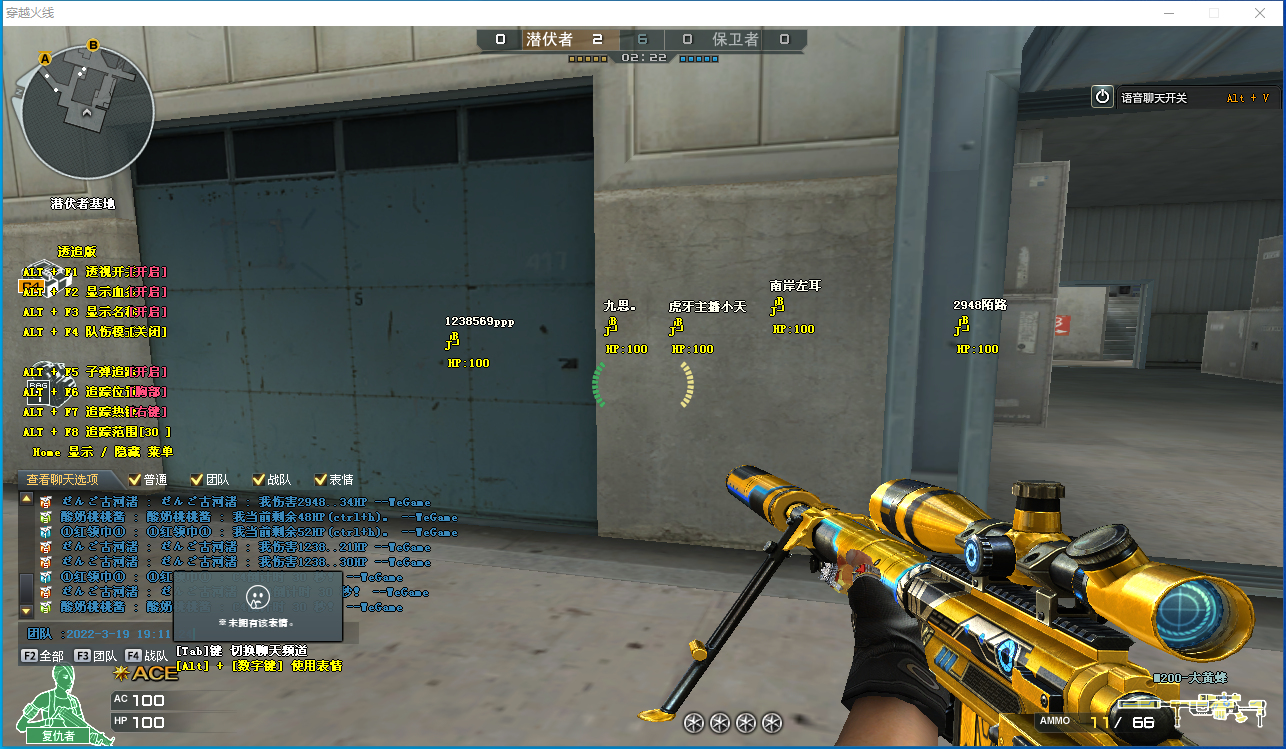Focus the 团队 chat message input field
The image size is (1286, 749).
click(x=100, y=633)
